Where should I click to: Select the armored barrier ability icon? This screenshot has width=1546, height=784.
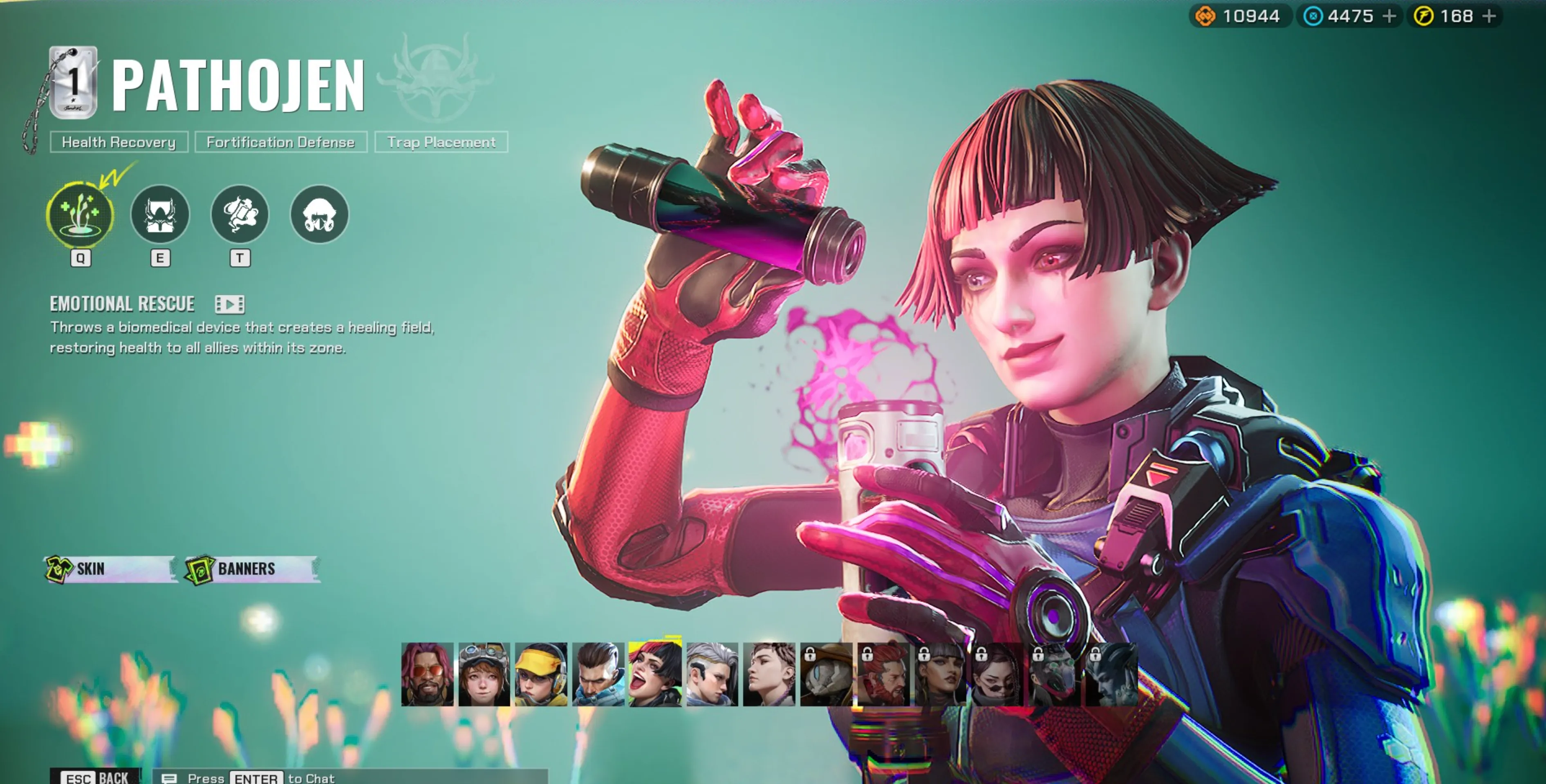click(x=160, y=214)
